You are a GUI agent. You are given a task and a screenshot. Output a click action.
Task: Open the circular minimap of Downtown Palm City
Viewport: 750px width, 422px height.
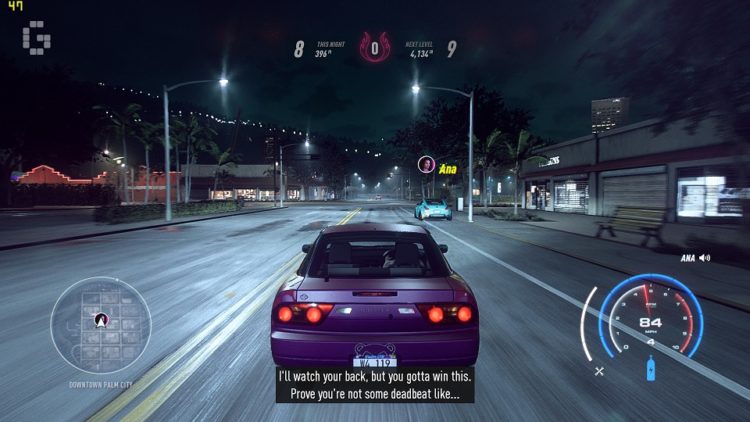coord(100,325)
